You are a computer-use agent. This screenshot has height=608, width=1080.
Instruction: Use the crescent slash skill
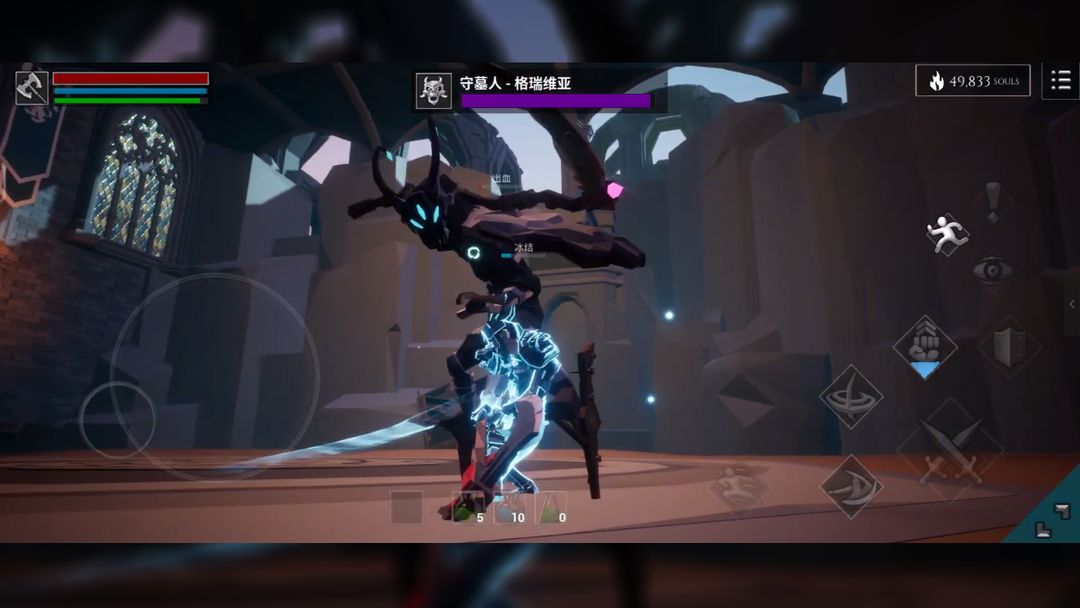[851, 487]
